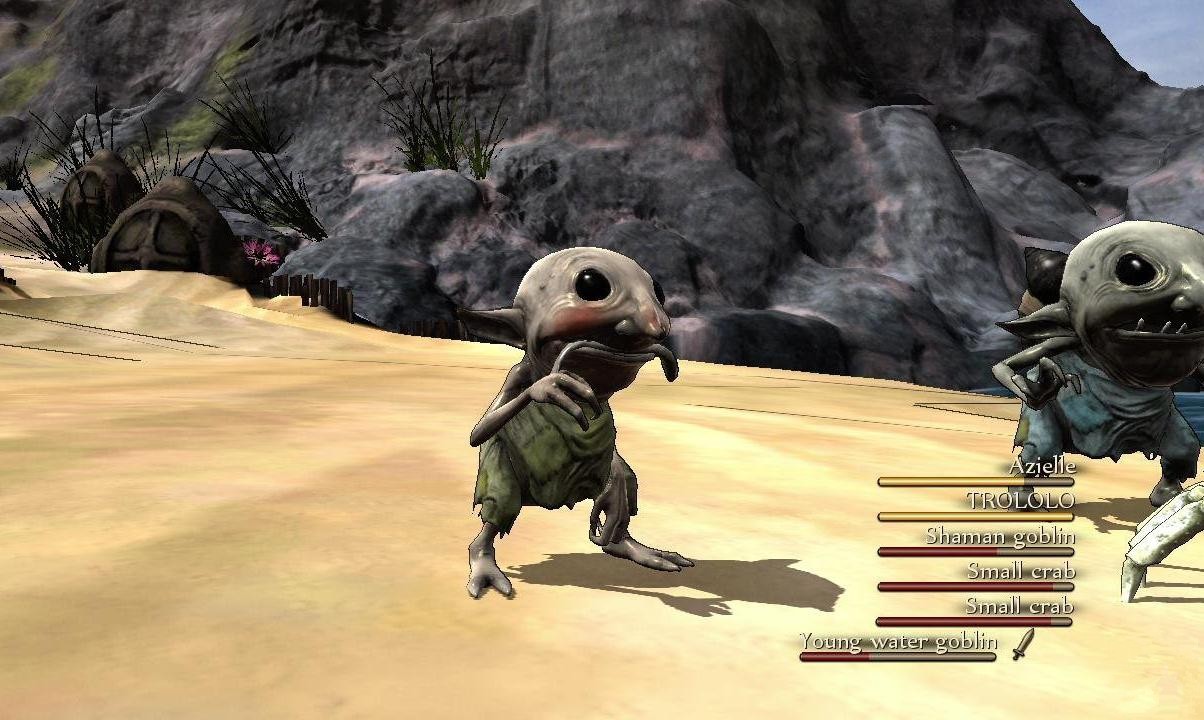The width and height of the screenshot is (1204, 720).
Task: Target the Shaman goblin list entry
Action: click(999, 536)
